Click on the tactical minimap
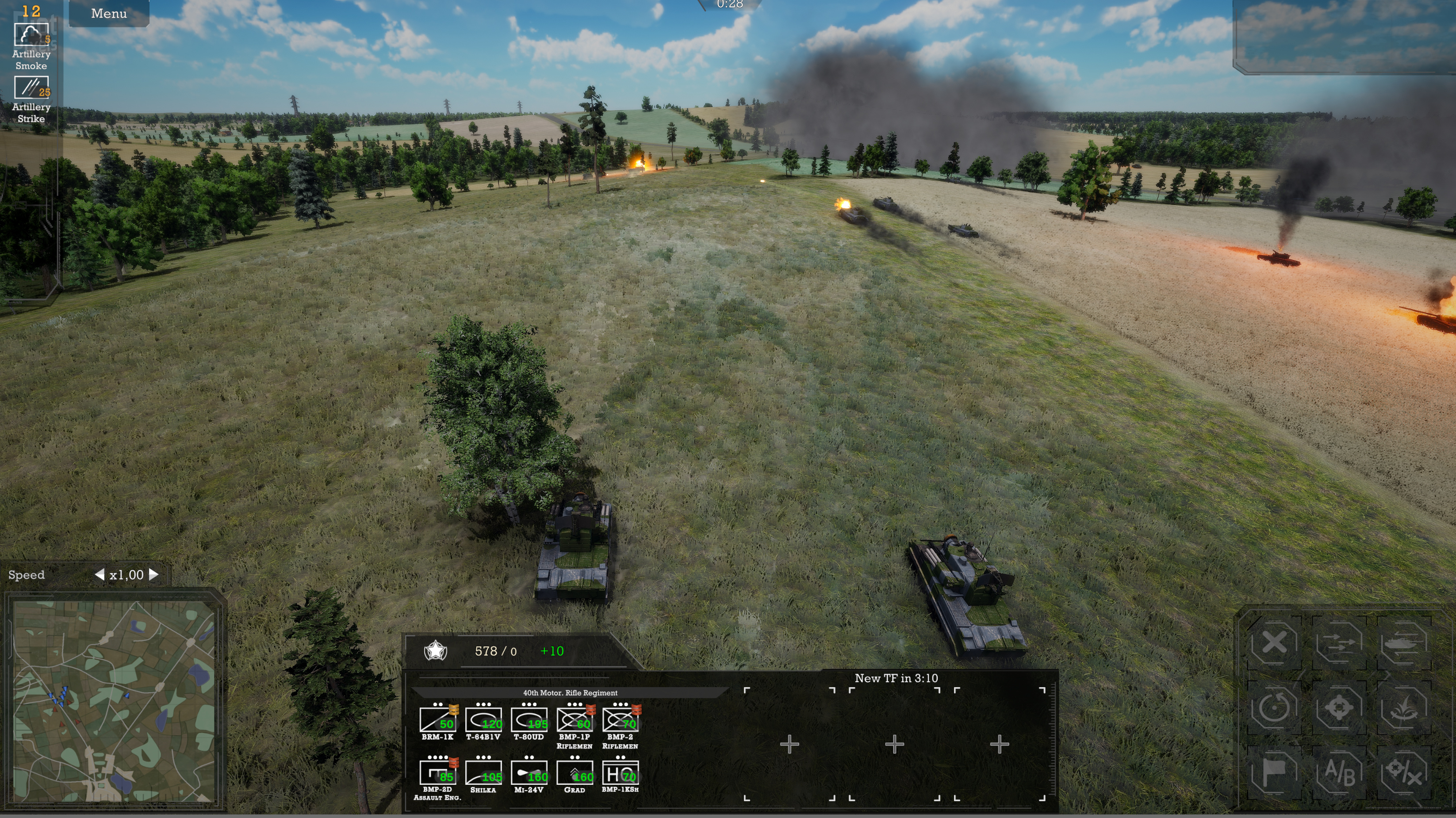The height and width of the screenshot is (818, 1456). 113,700
